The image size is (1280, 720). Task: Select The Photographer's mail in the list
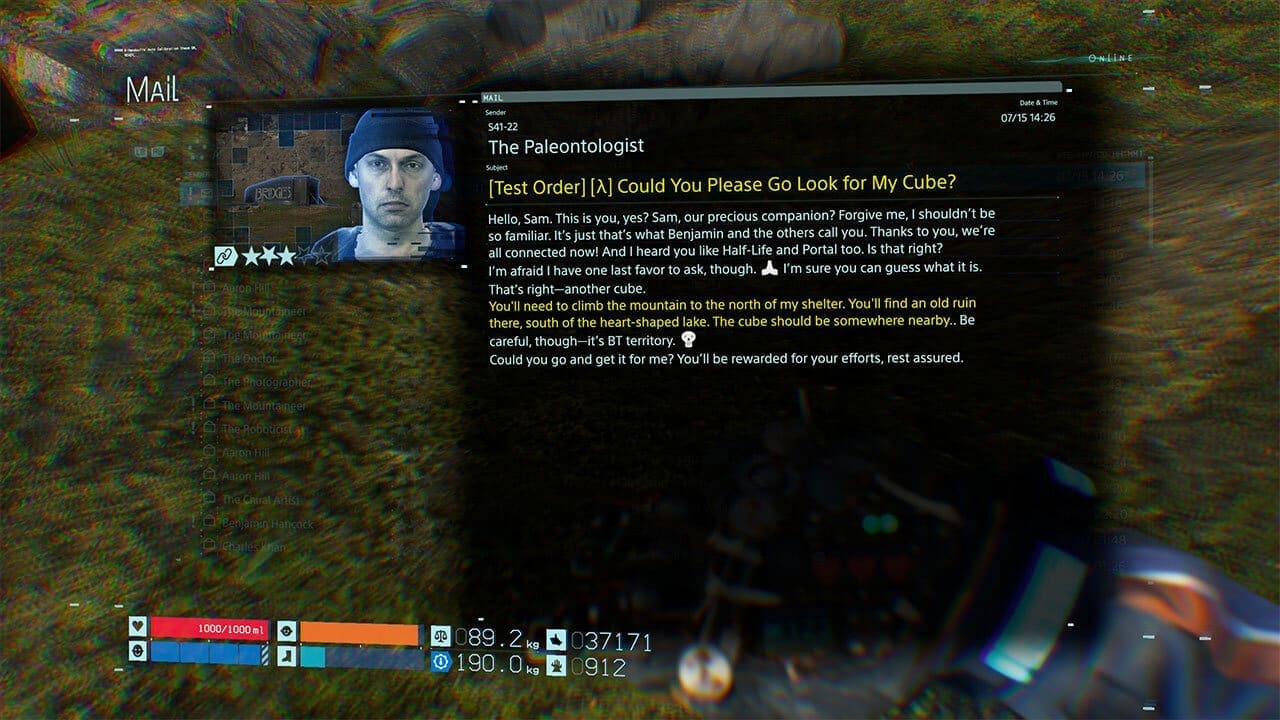click(x=266, y=382)
